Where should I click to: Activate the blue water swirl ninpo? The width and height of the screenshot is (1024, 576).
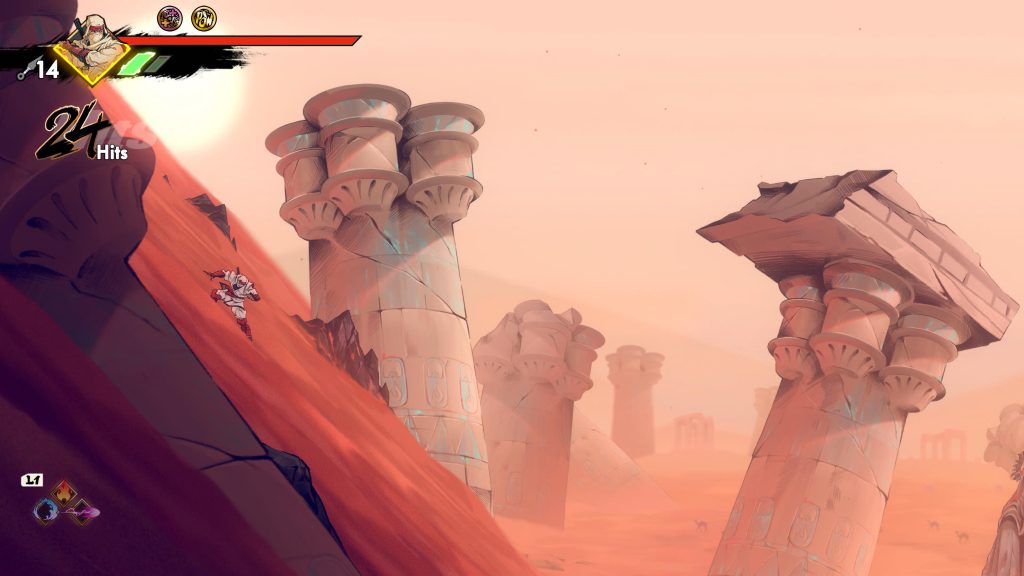tap(45, 511)
